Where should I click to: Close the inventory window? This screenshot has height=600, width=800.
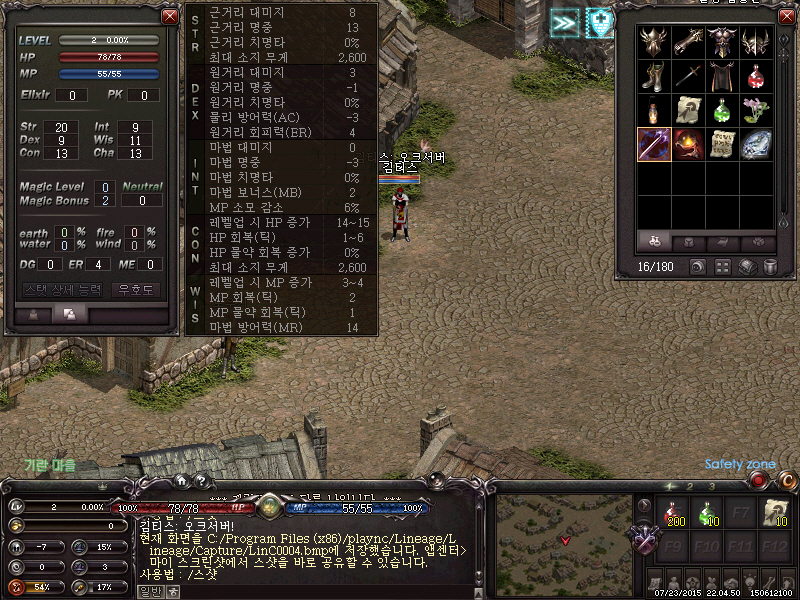[785, 16]
